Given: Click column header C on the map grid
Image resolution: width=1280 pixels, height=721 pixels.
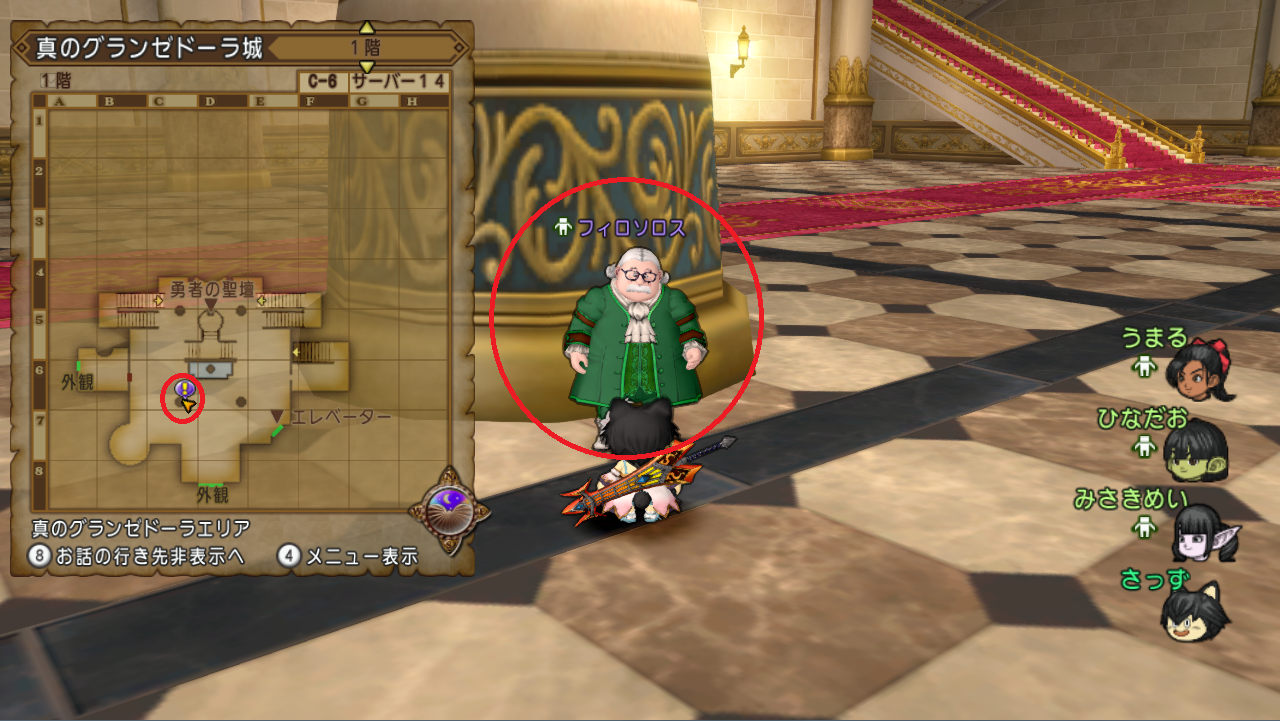Looking at the screenshot, I should [x=158, y=102].
